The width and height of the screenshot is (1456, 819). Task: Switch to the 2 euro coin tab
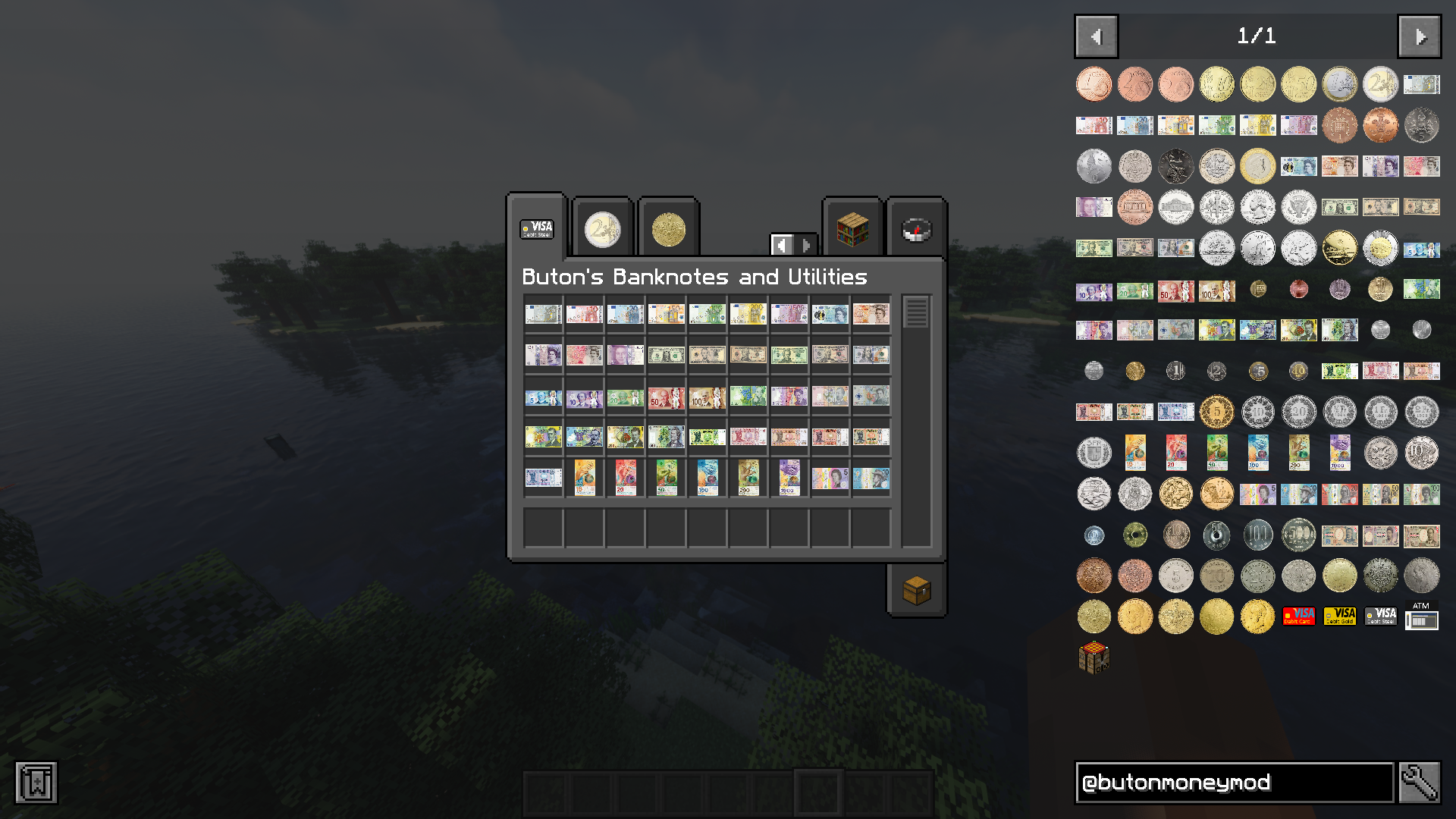(603, 230)
